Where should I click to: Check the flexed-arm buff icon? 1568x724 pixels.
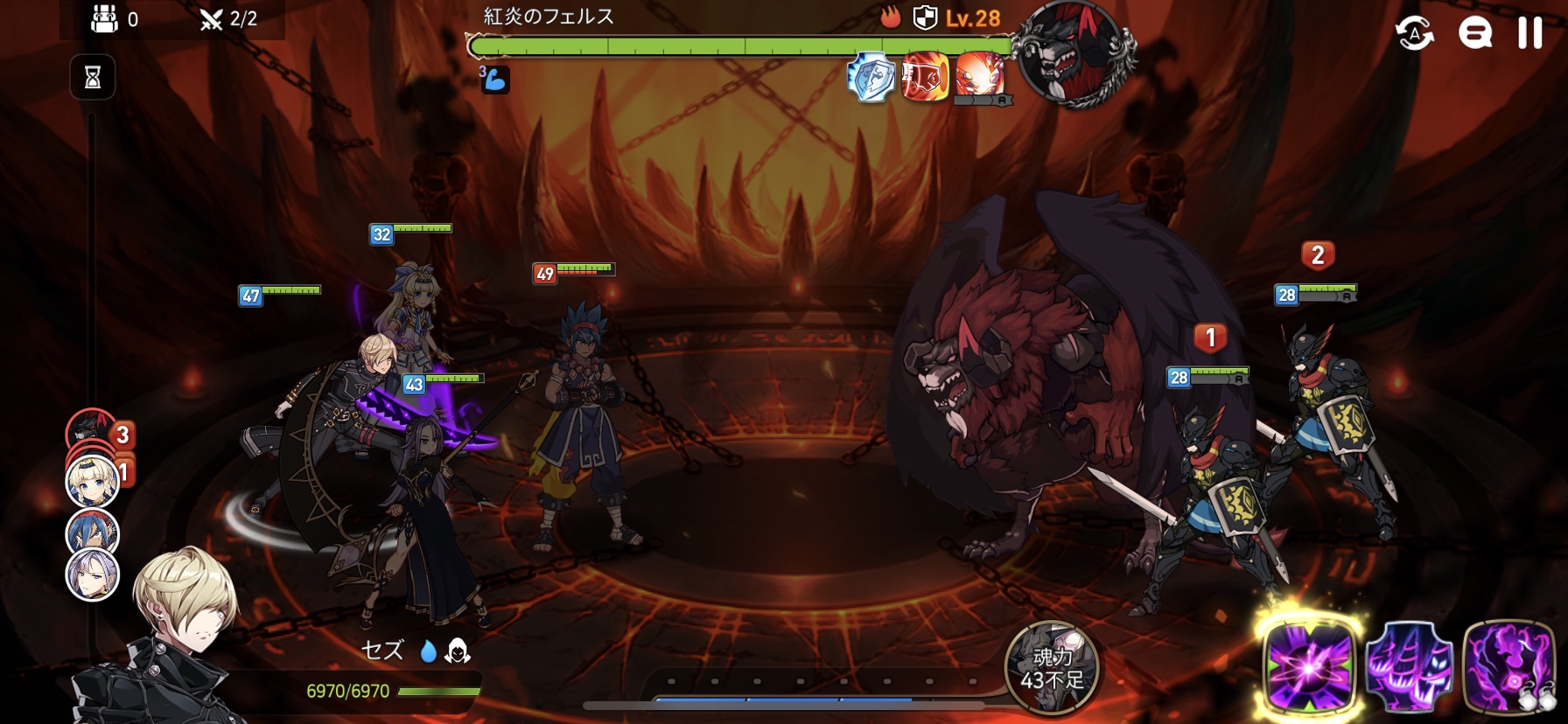[494, 80]
